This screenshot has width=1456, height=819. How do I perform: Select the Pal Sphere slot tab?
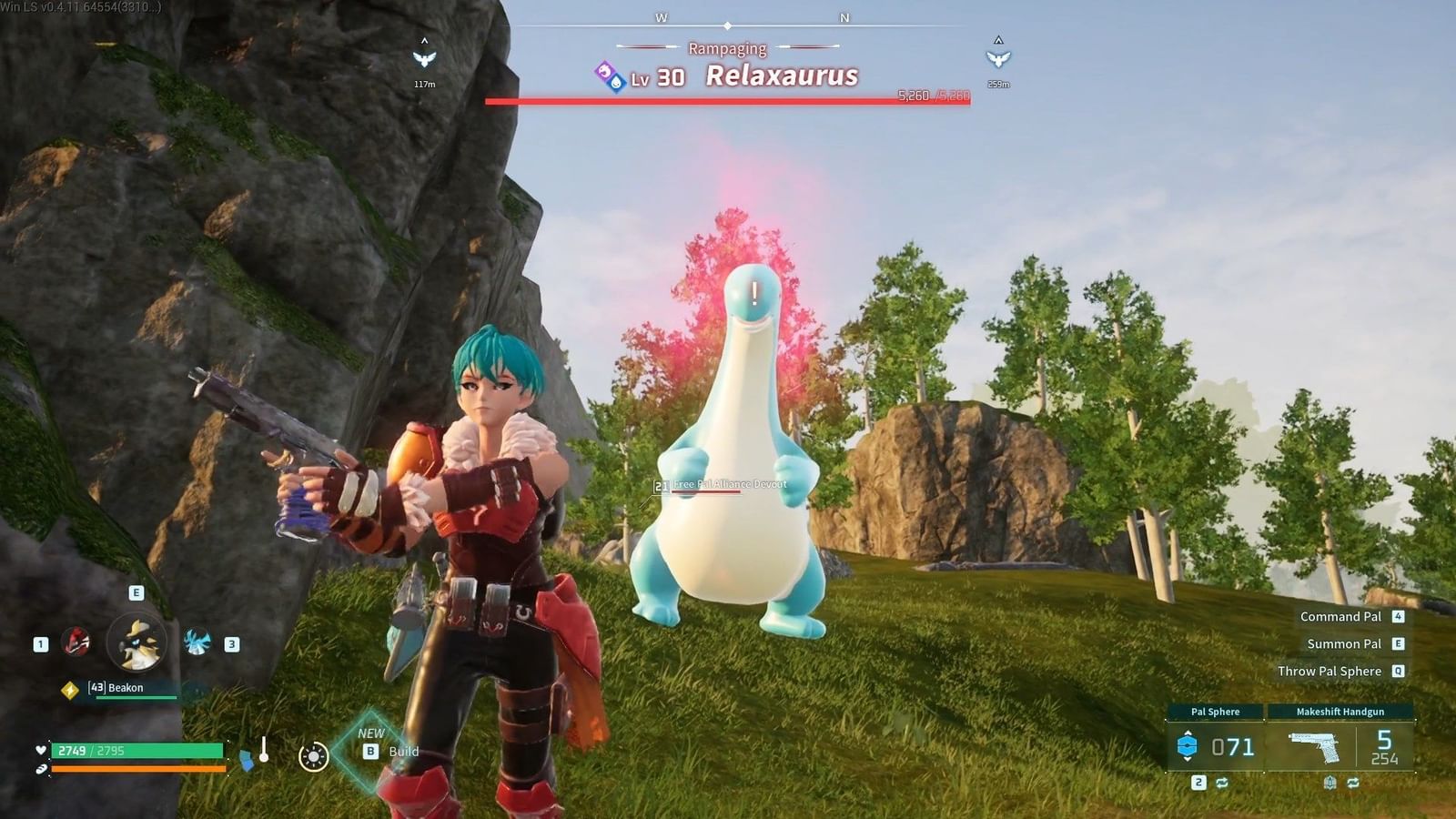pos(1216,712)
